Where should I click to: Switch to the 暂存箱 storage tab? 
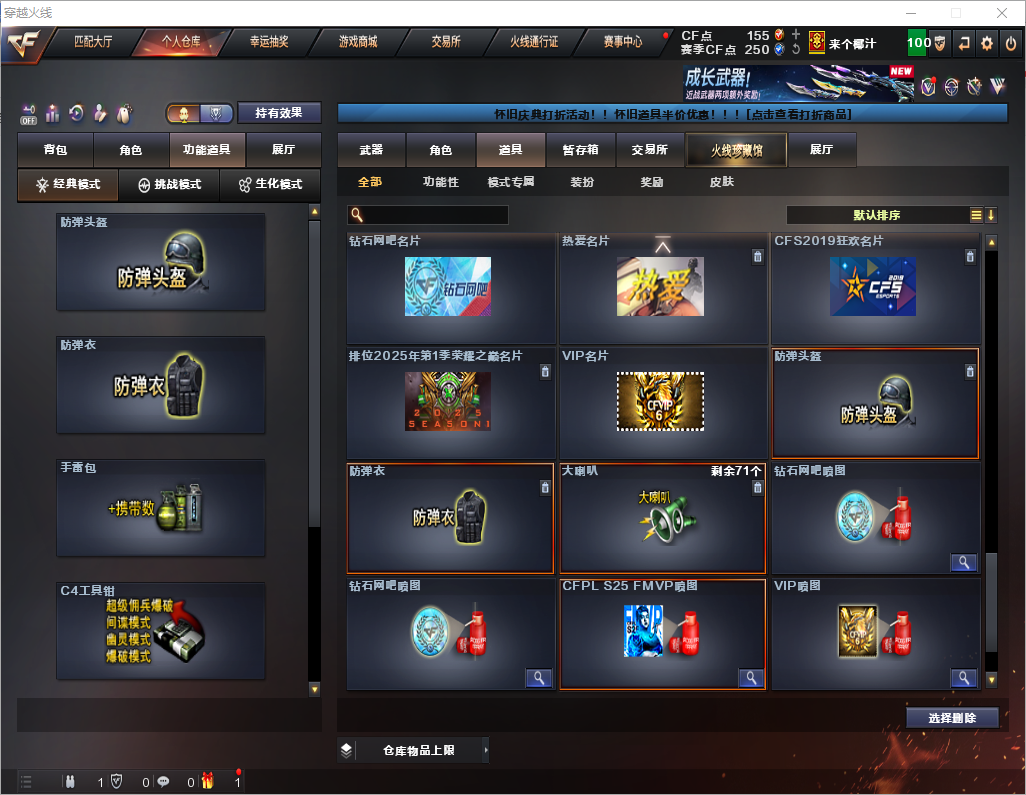pyautogui.click(x=580, y=150)
